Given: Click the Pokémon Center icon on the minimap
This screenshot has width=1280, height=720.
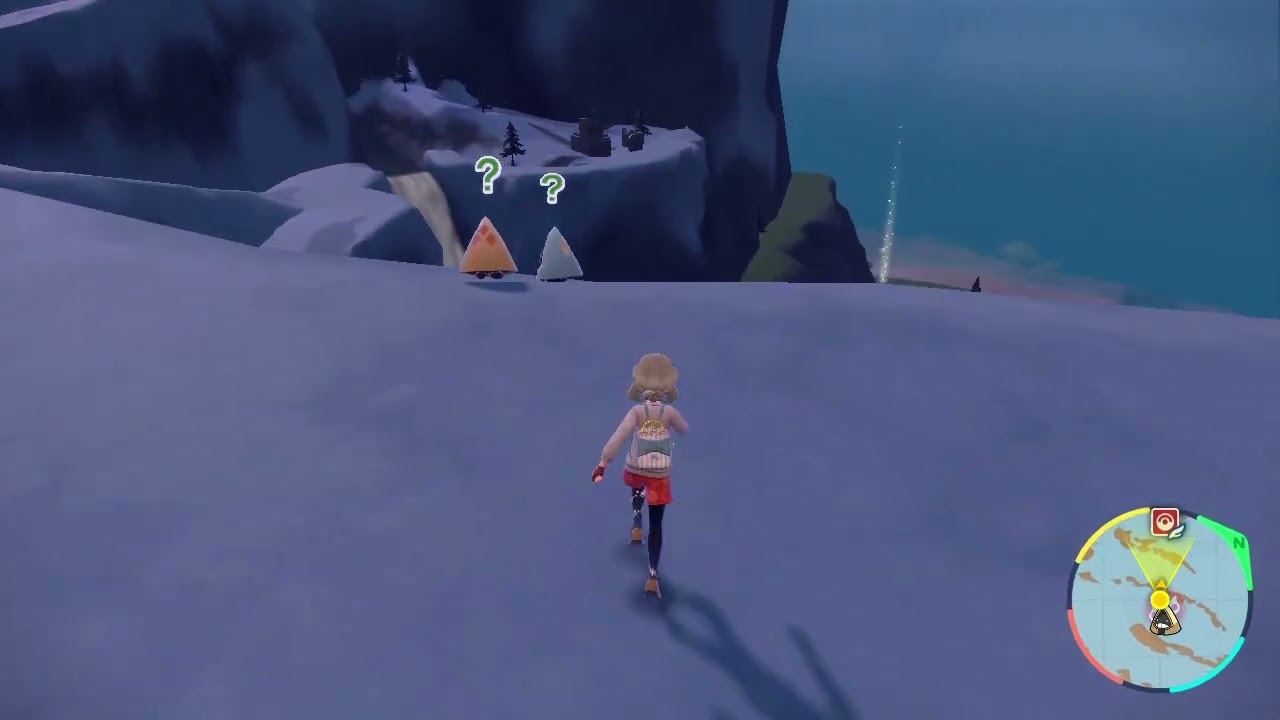Looking at the screenshot, I should (x=1163, y=520).
